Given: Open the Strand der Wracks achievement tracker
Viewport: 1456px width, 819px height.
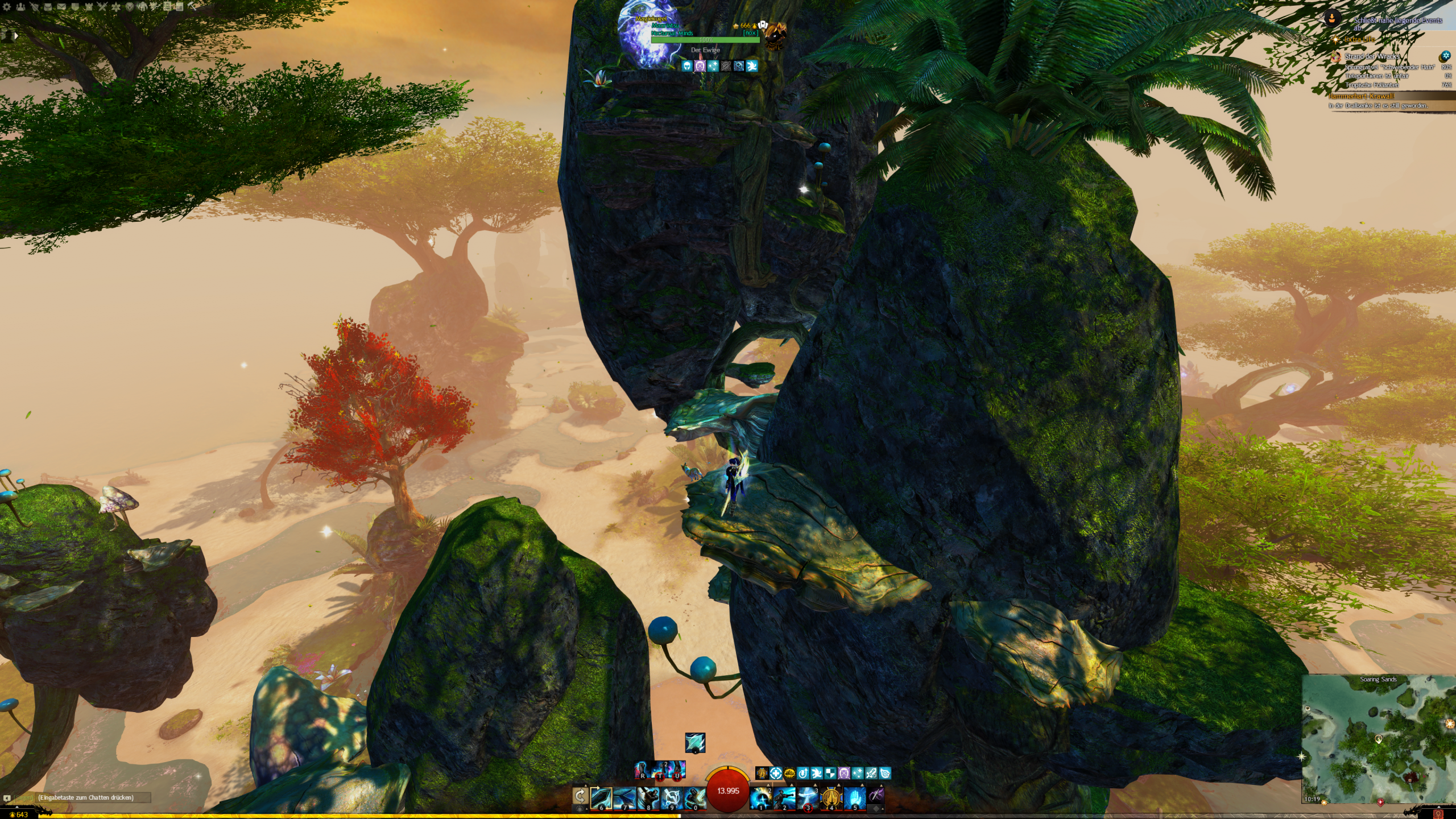Looking at the screenshot, I should [1372, 56].
